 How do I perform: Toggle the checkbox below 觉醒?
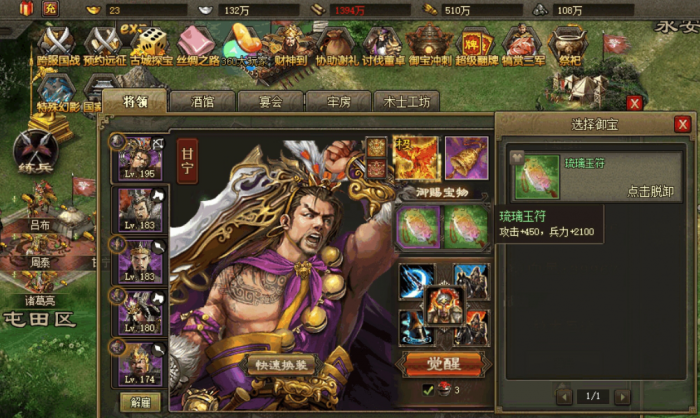click(427, 388)
